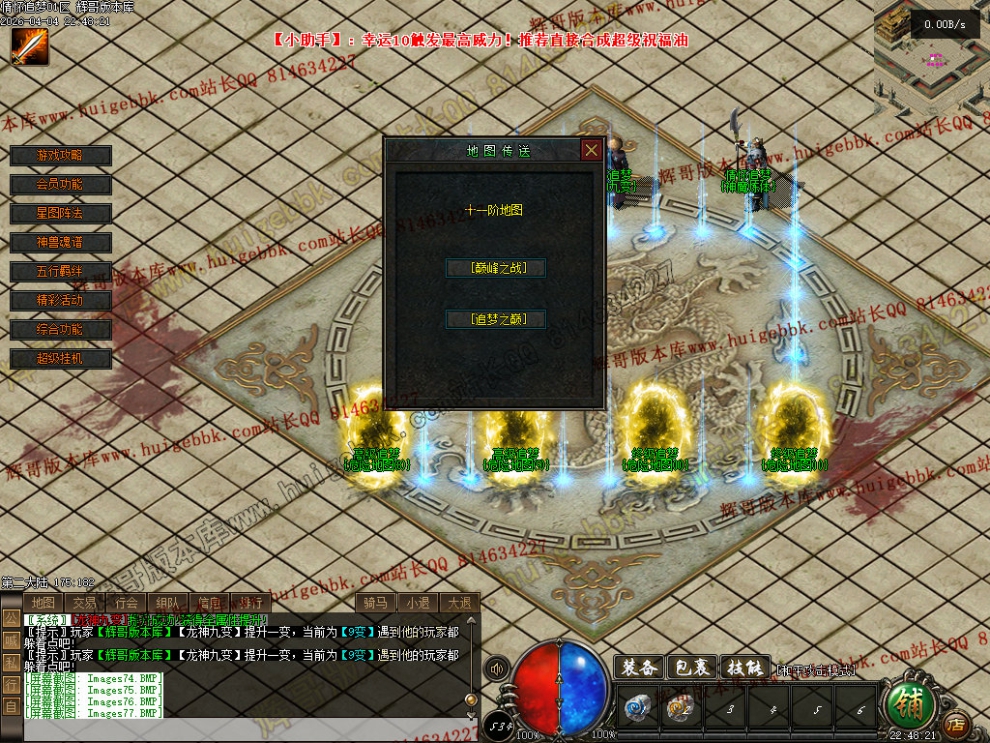
Task: Activate 超级挂机 auto-play
Action: (x=60, y=358)
